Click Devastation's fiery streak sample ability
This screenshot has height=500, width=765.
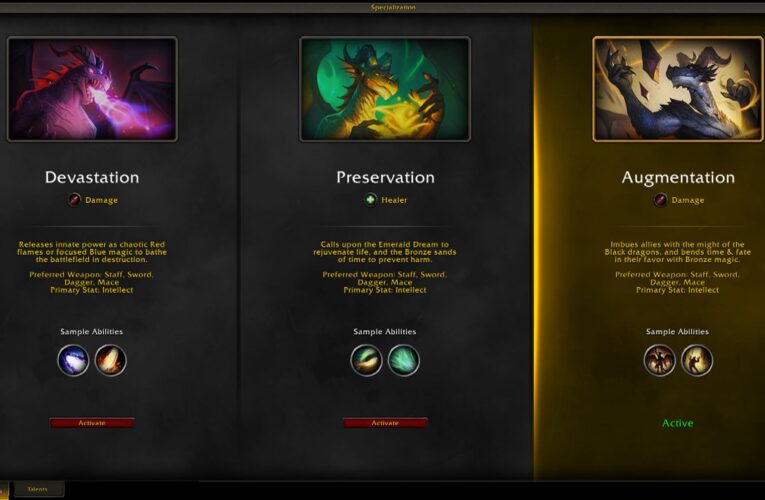[x=110, y=360]
